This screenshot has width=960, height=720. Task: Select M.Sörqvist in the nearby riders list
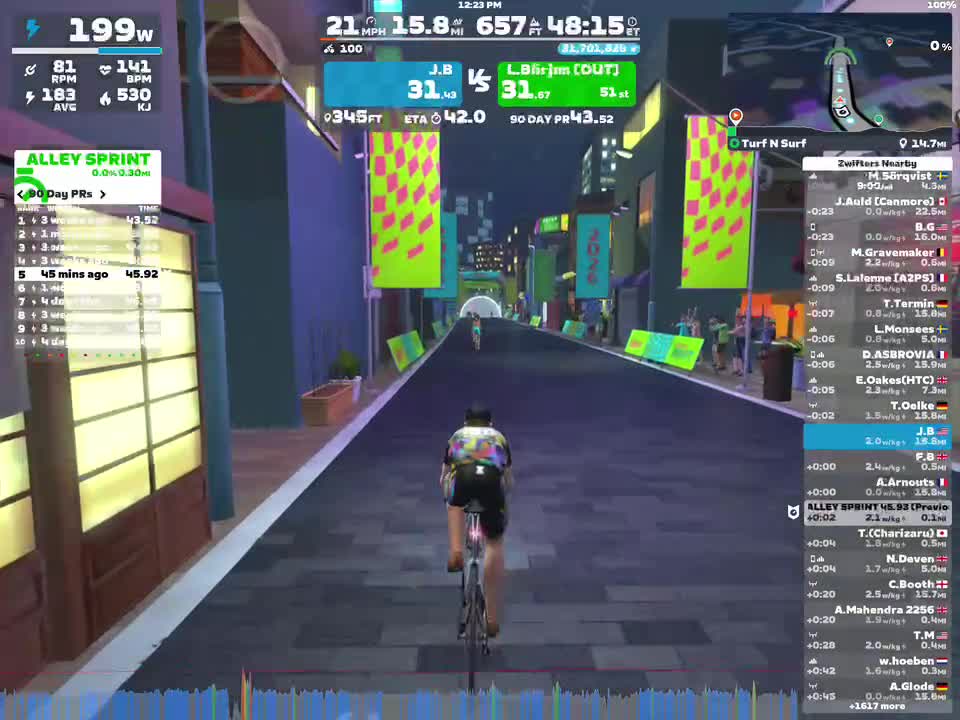(x=877, y=181)
